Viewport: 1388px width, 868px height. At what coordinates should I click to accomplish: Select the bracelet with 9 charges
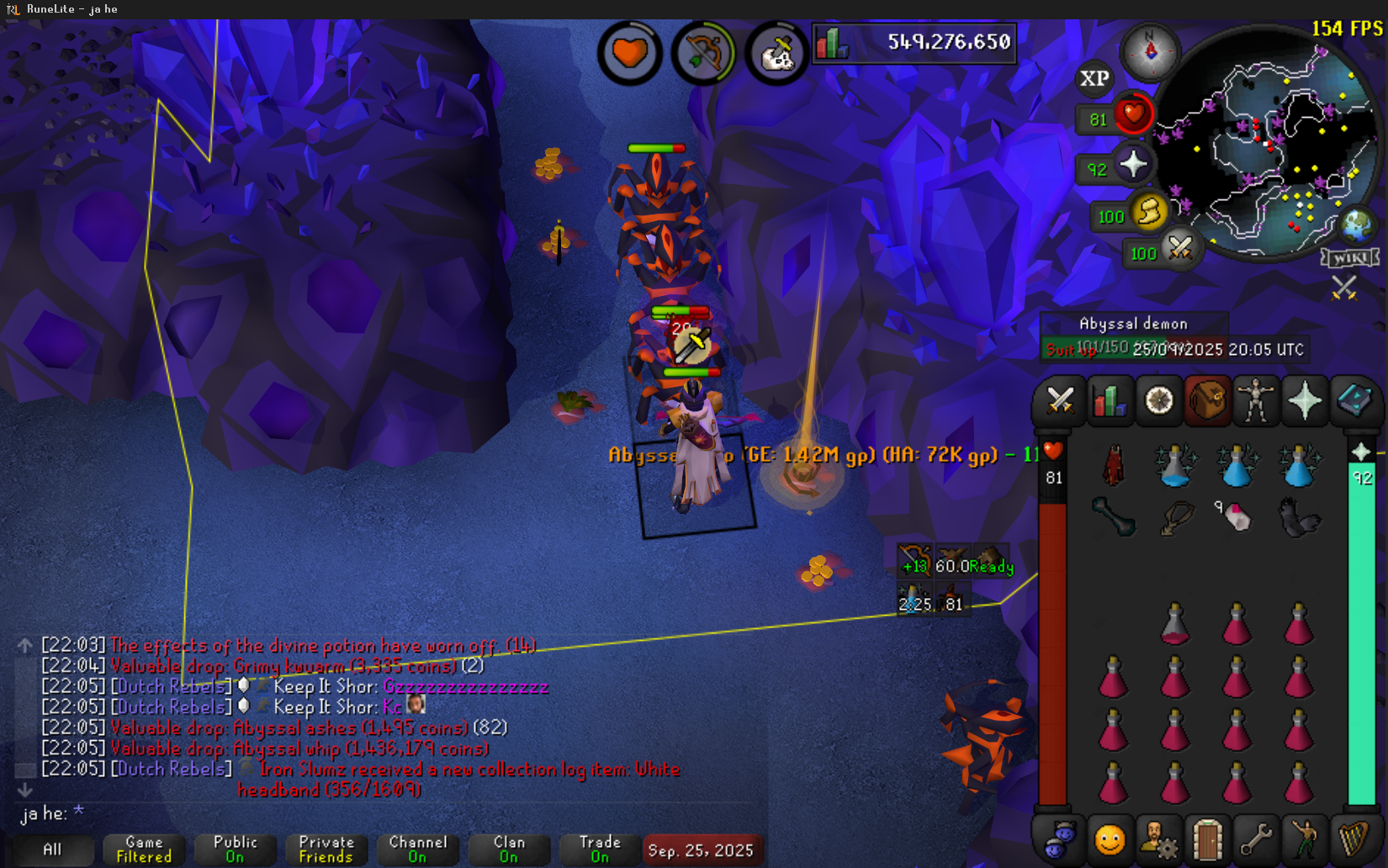coord(1236,516)
